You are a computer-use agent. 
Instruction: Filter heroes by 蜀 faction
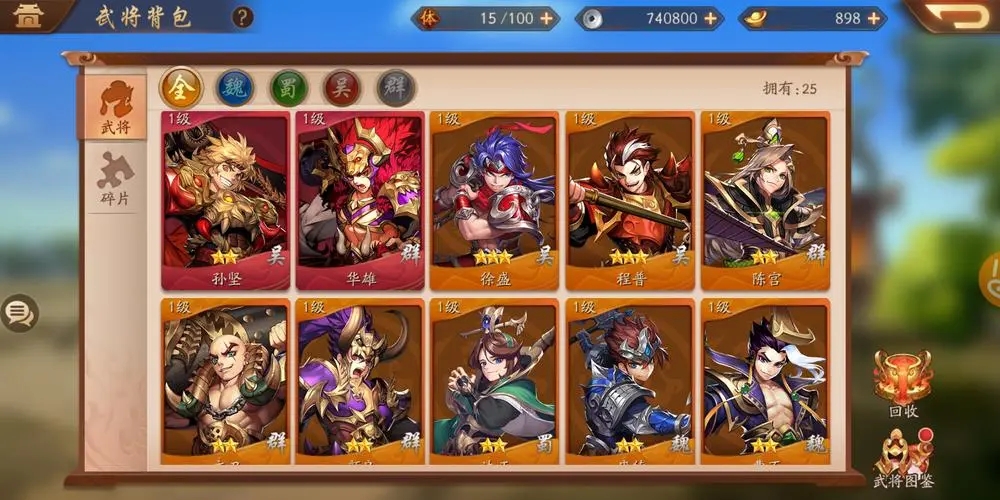(289, 88)
